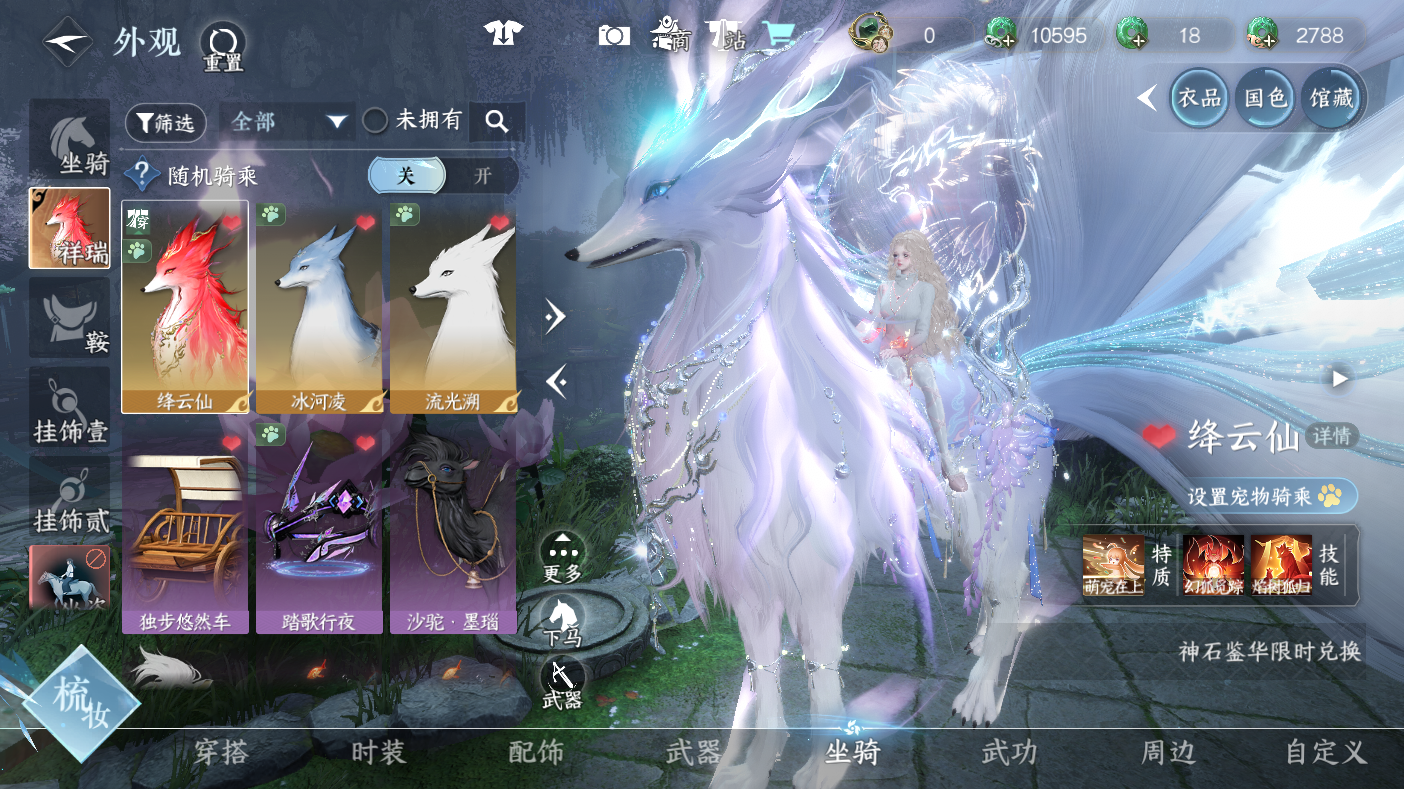
Task: Pick the 流光渊 white fox mount card
Action: [x=453, y=305]
